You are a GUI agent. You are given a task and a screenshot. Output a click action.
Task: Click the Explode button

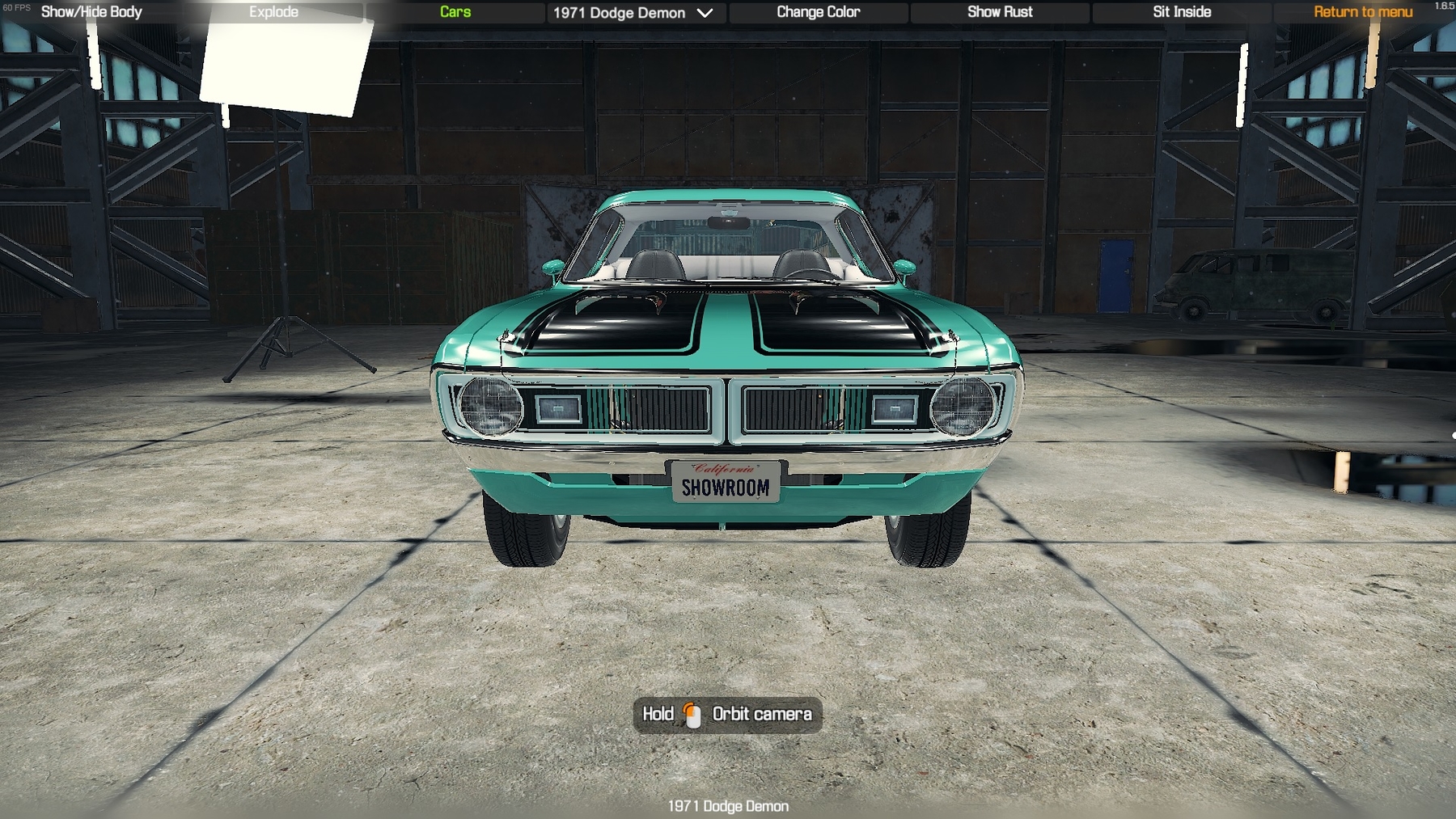pyautogui.click(x=273, y=12)
